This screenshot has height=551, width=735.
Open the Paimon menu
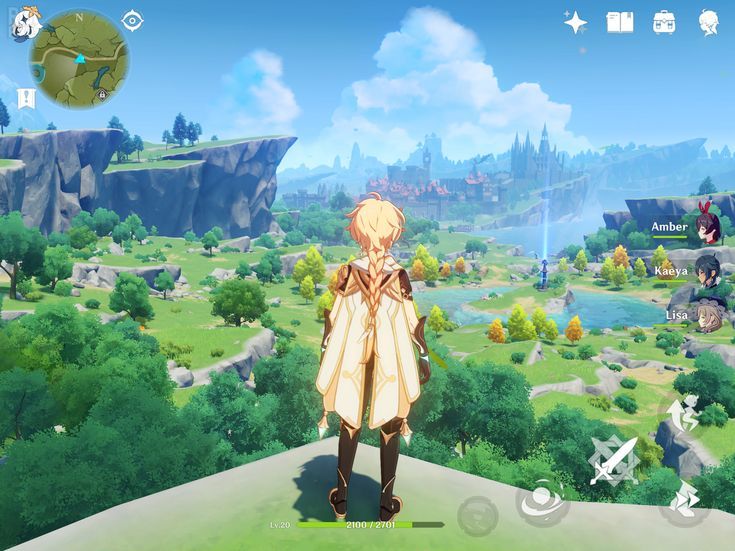click(24, 24)
